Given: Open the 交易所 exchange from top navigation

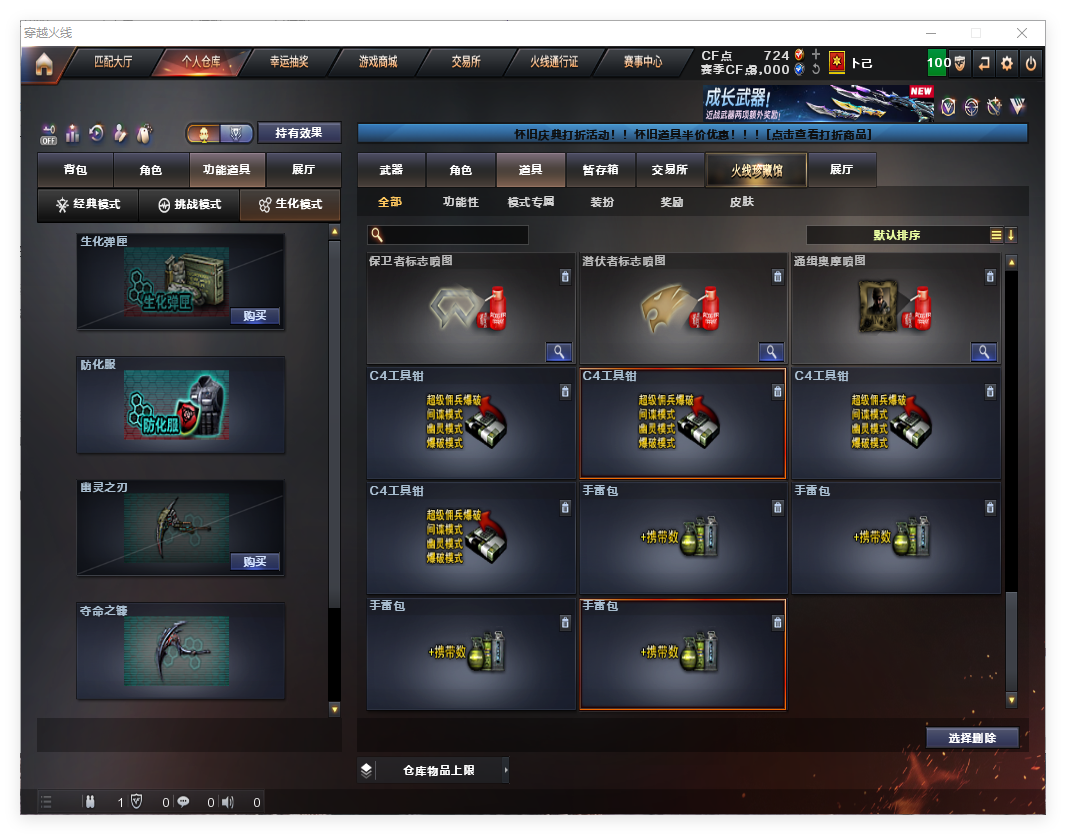Looking at the screenshot, I should pyautogui.click(x=466, y=62).
